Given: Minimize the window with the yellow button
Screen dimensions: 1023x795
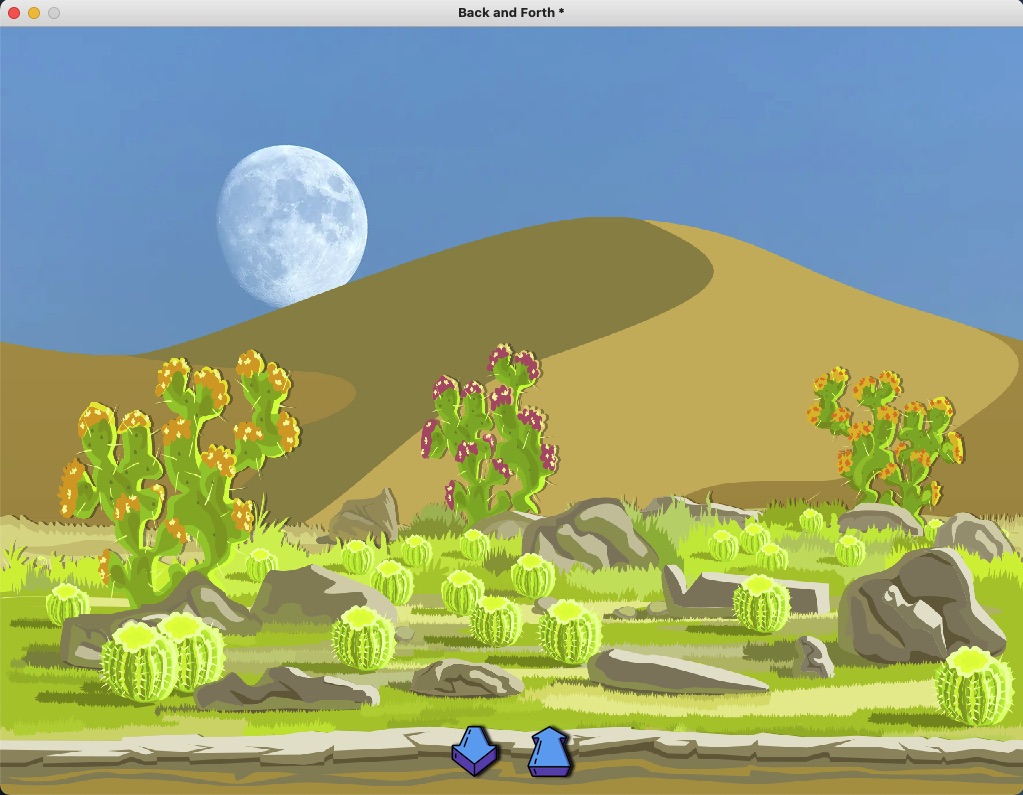Looking at the screenshot, I should click(34, 13).
